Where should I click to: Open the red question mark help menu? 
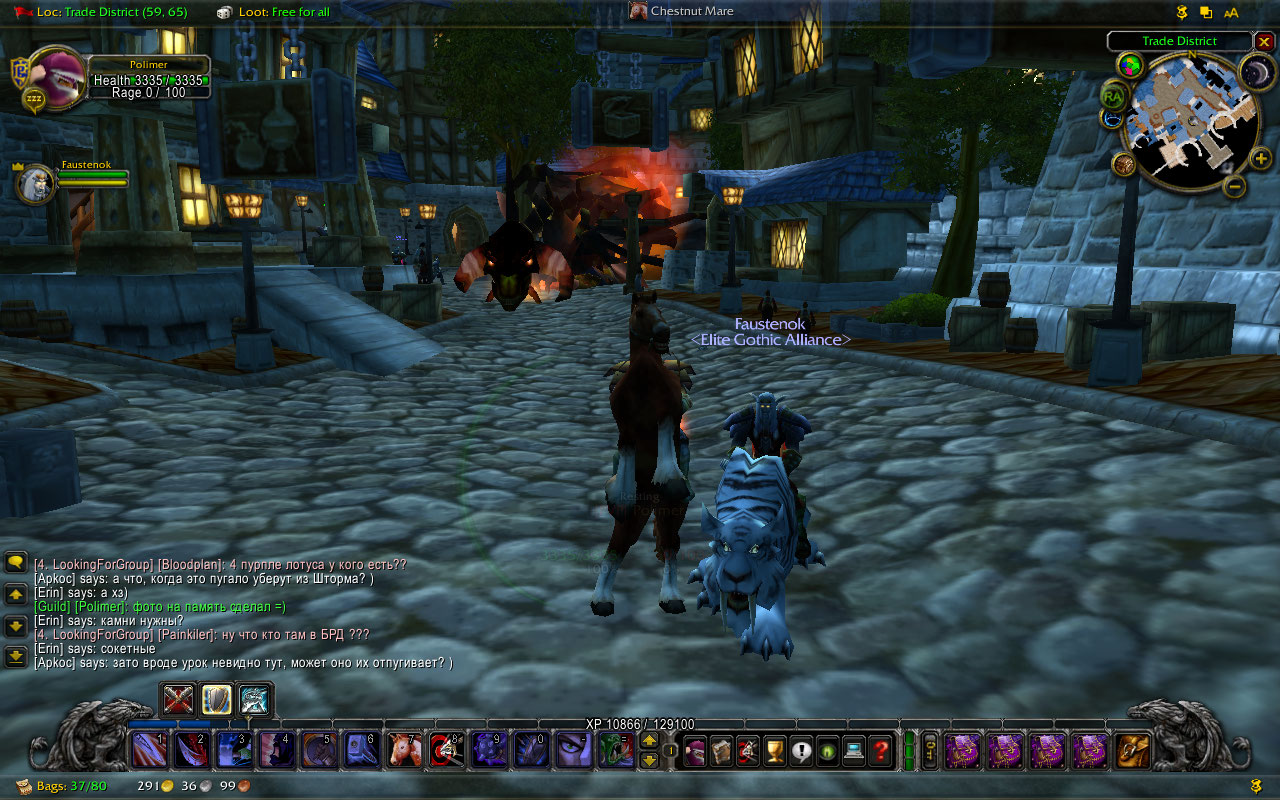pos(880,749)
